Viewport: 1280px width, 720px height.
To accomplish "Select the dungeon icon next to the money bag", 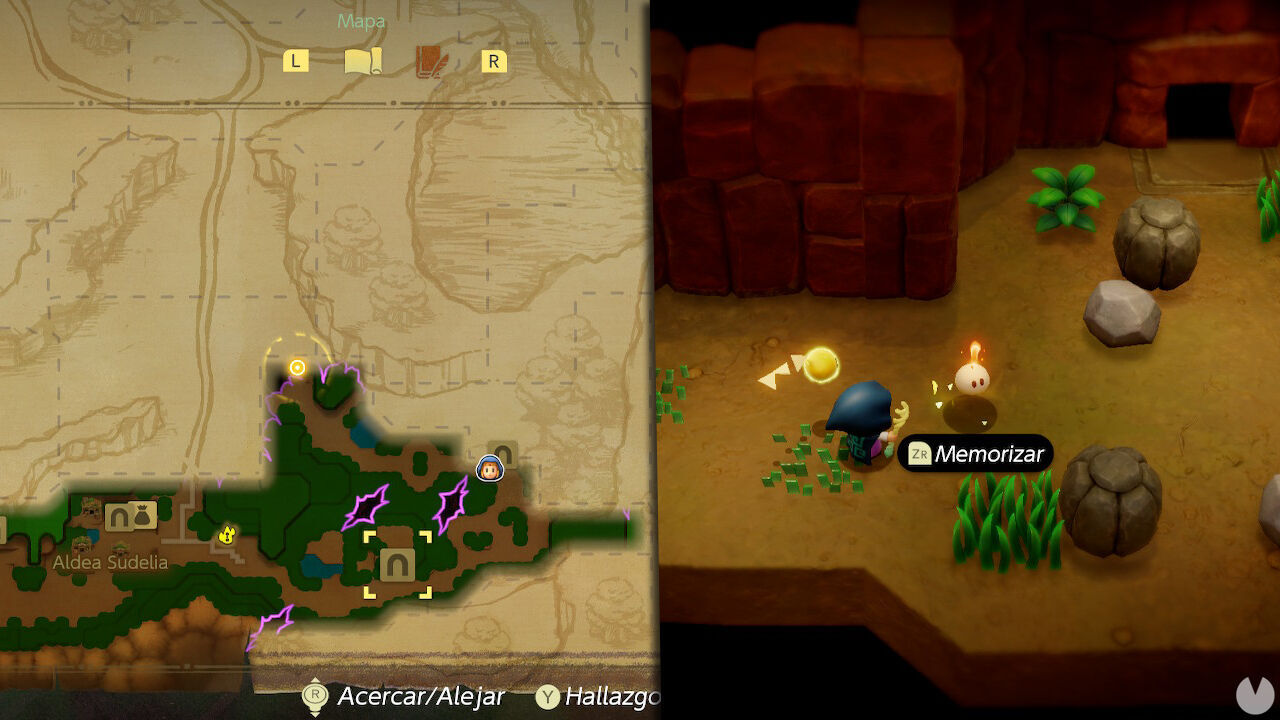I will [117, 518].
